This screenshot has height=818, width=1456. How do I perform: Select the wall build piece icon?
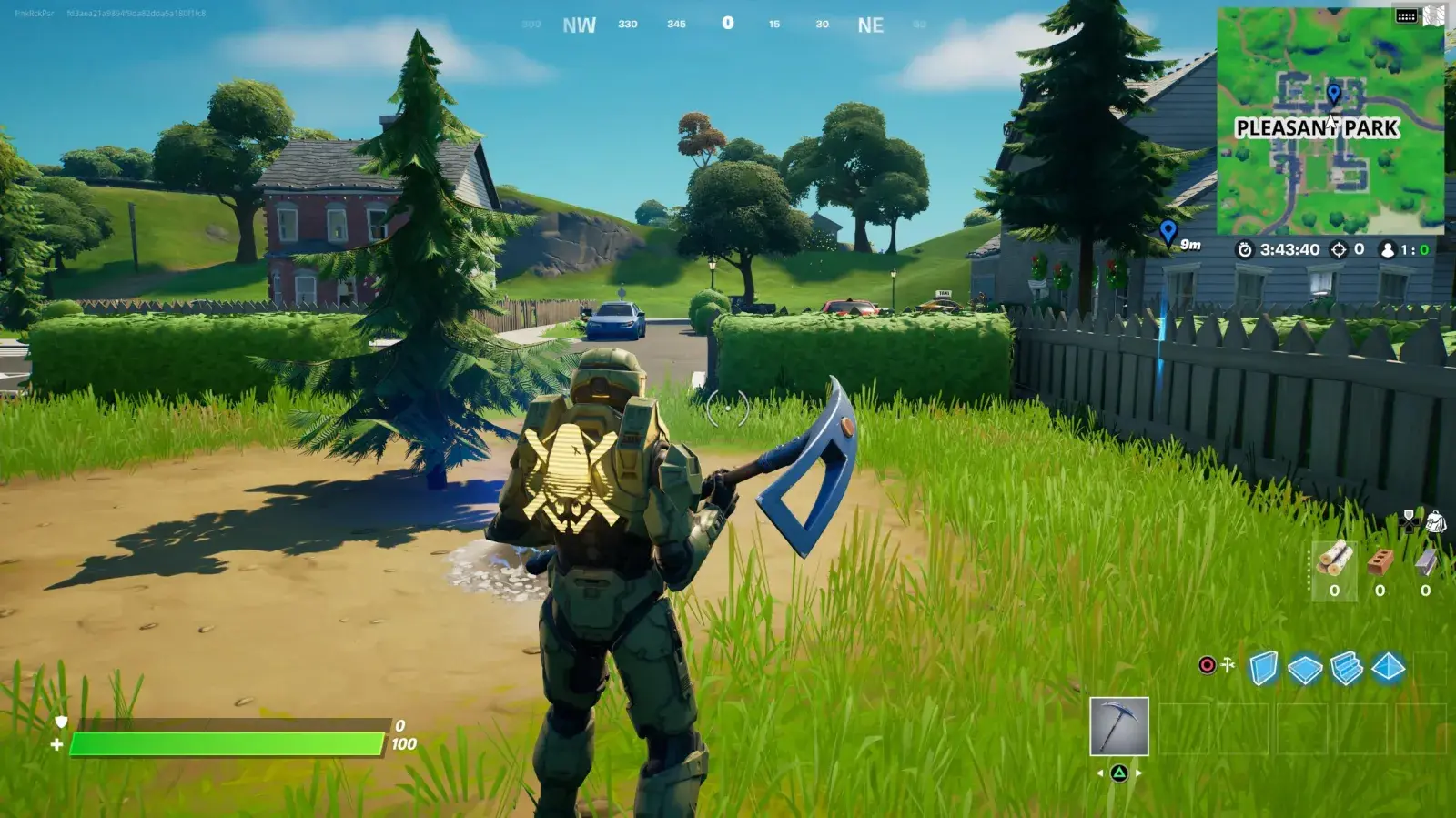[1263, 667]
